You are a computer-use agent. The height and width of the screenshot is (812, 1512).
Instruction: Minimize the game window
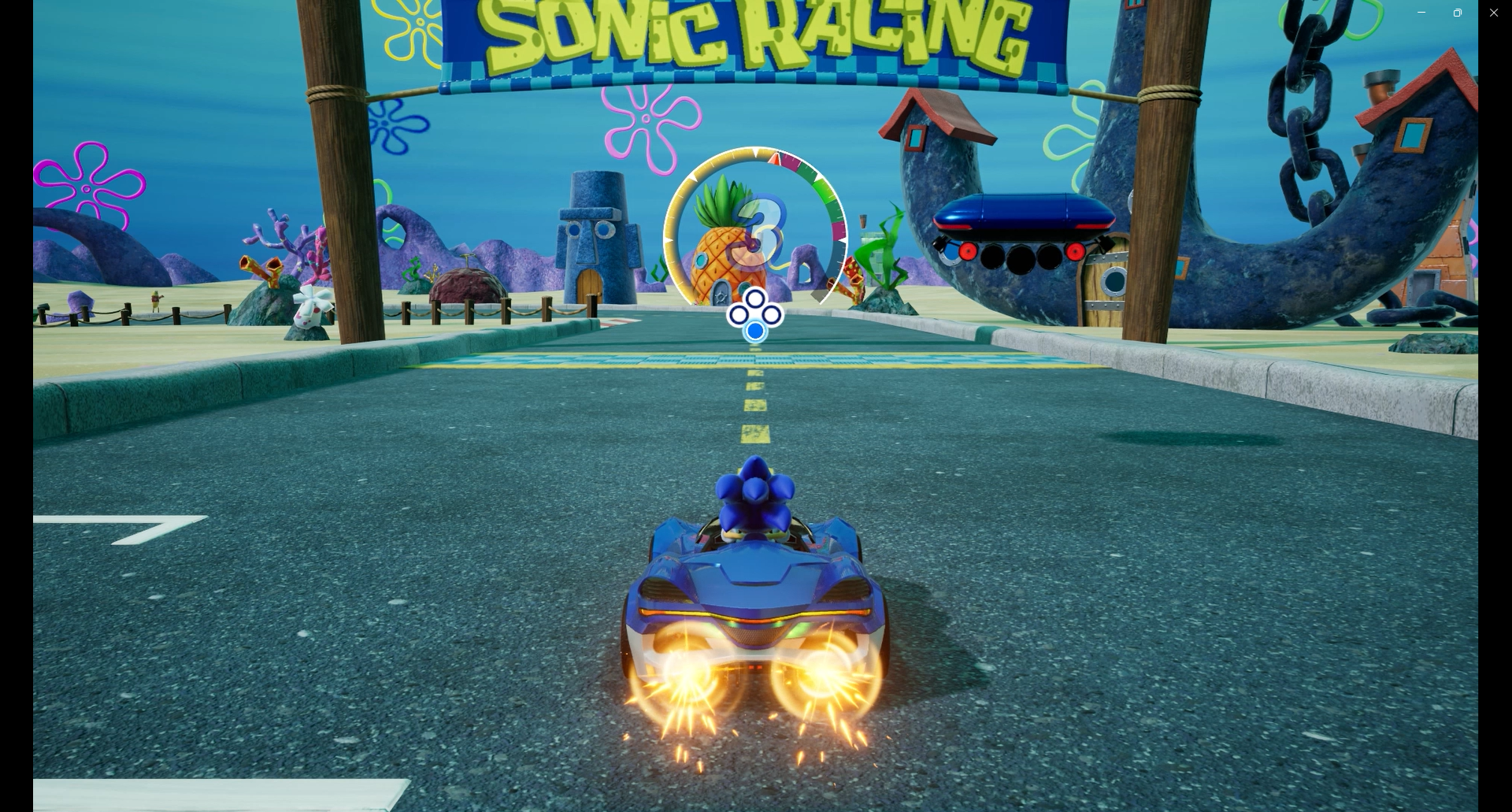pyautogui.click(x=1421, y=13)
